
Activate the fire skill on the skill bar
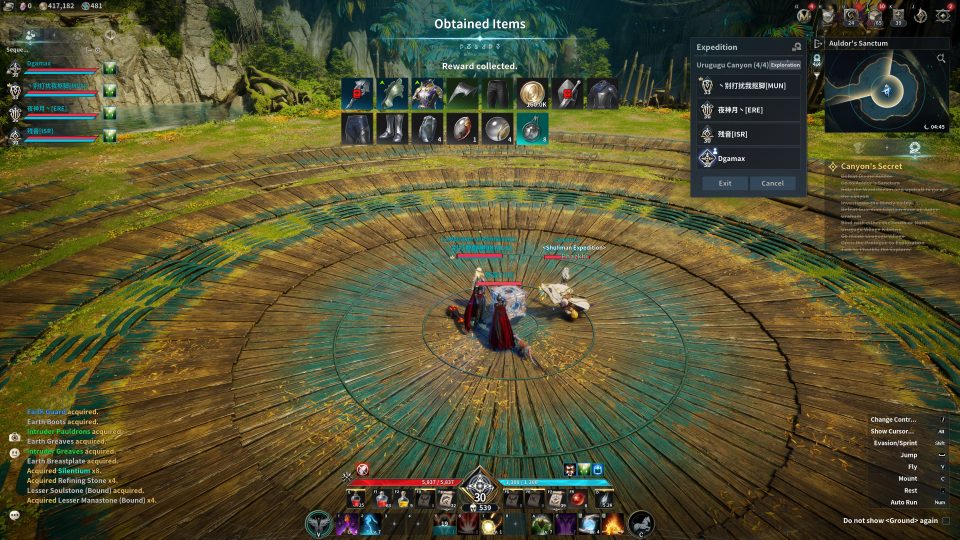point(613,523)
